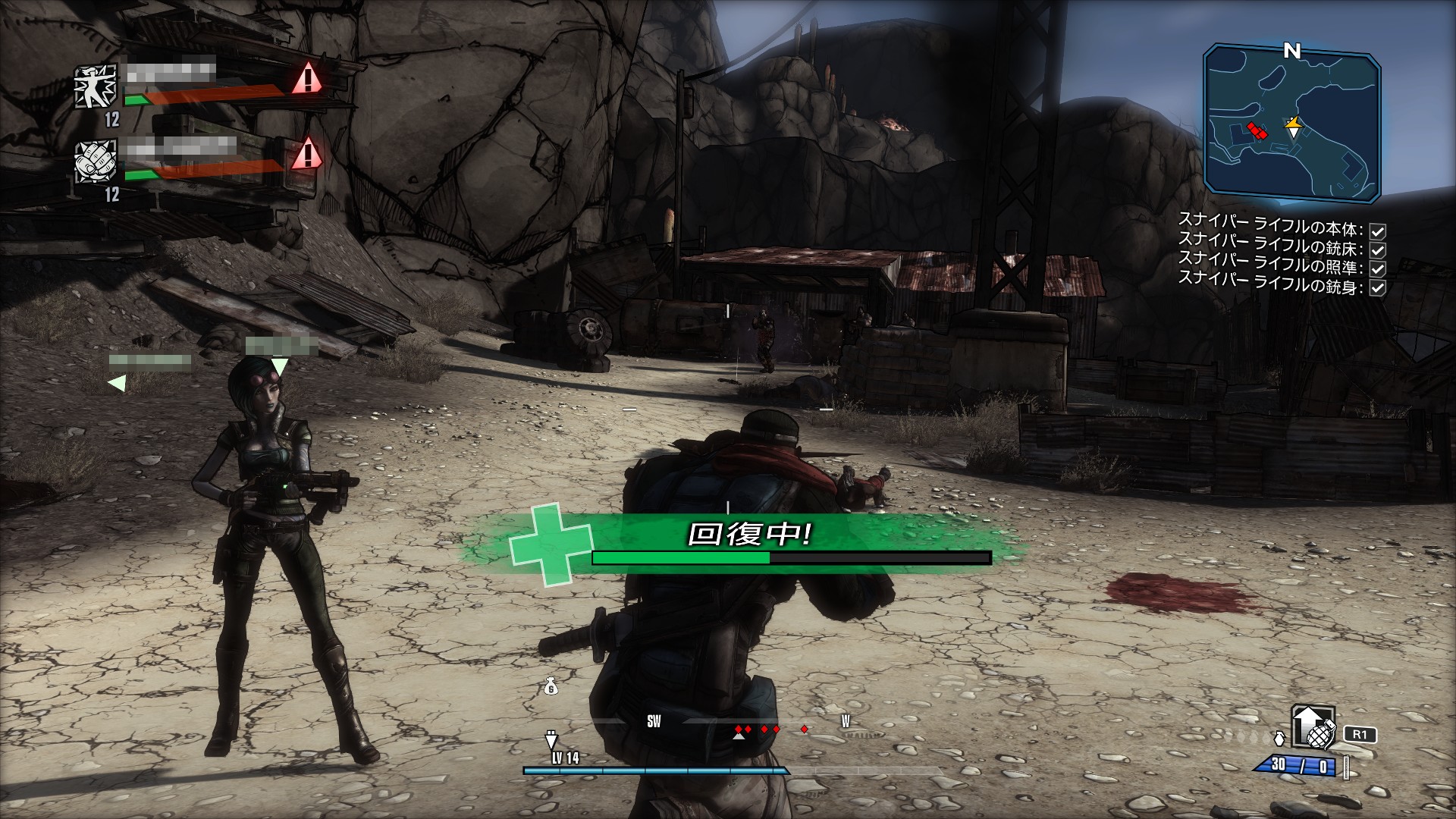The image size is (1456, 819).
Task: Toggle the sniper rifle 銃身 objective checkbox
Action: pos(1377,287)
